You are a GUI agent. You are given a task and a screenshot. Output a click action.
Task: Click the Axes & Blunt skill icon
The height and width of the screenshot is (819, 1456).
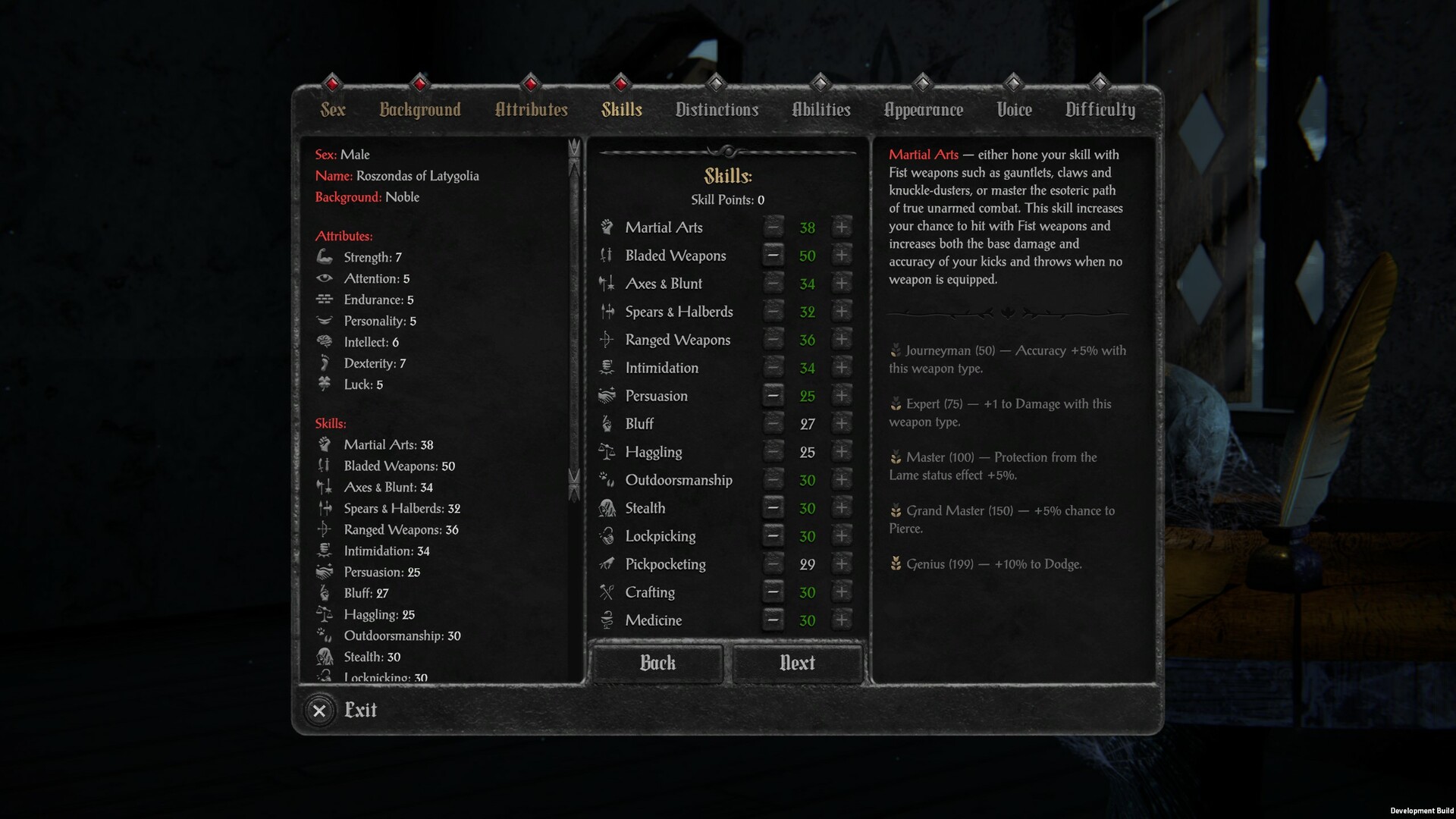pyautogui.click(x=607, y=283)
